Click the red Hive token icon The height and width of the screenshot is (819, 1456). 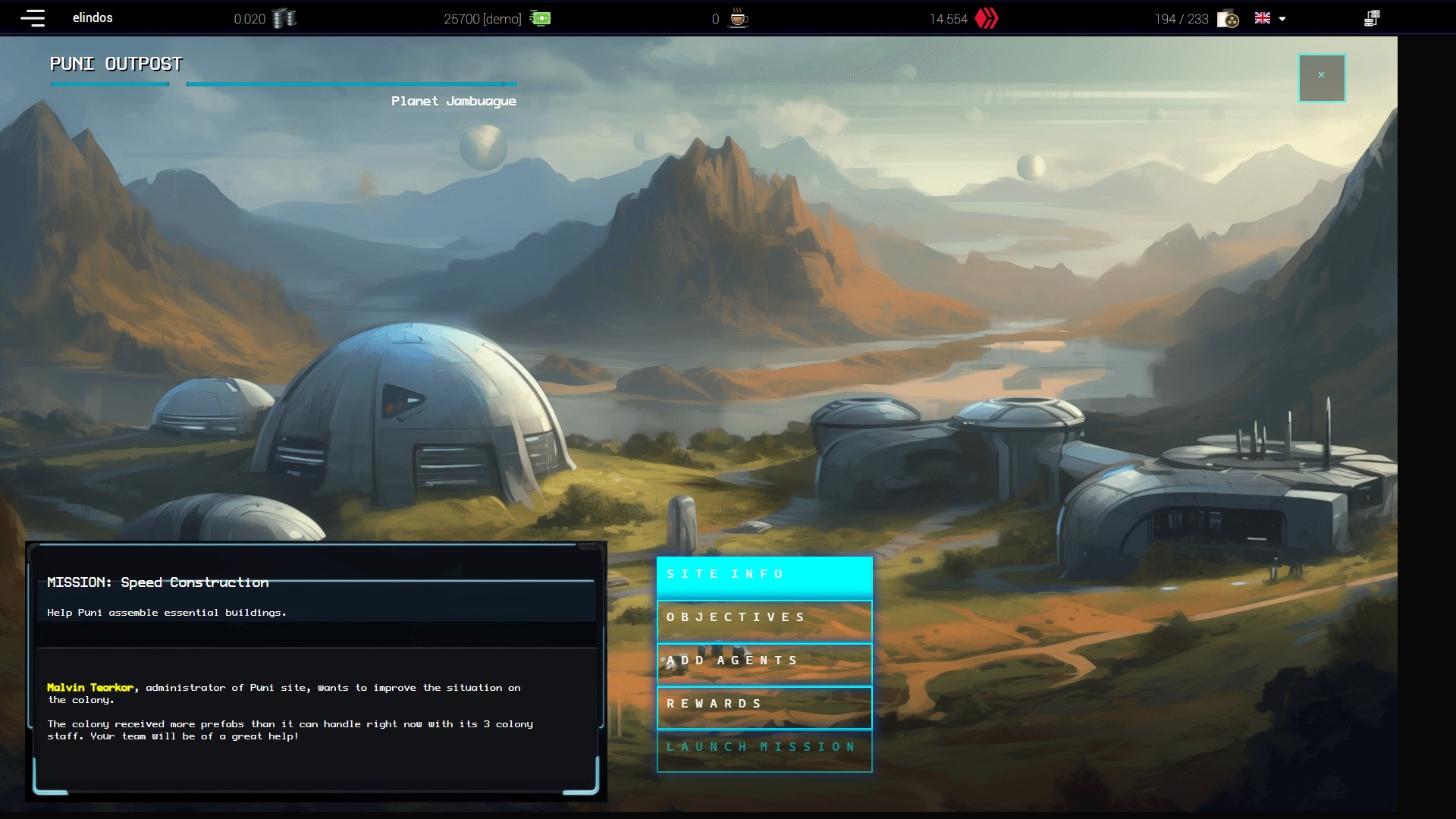click(987, 18)
